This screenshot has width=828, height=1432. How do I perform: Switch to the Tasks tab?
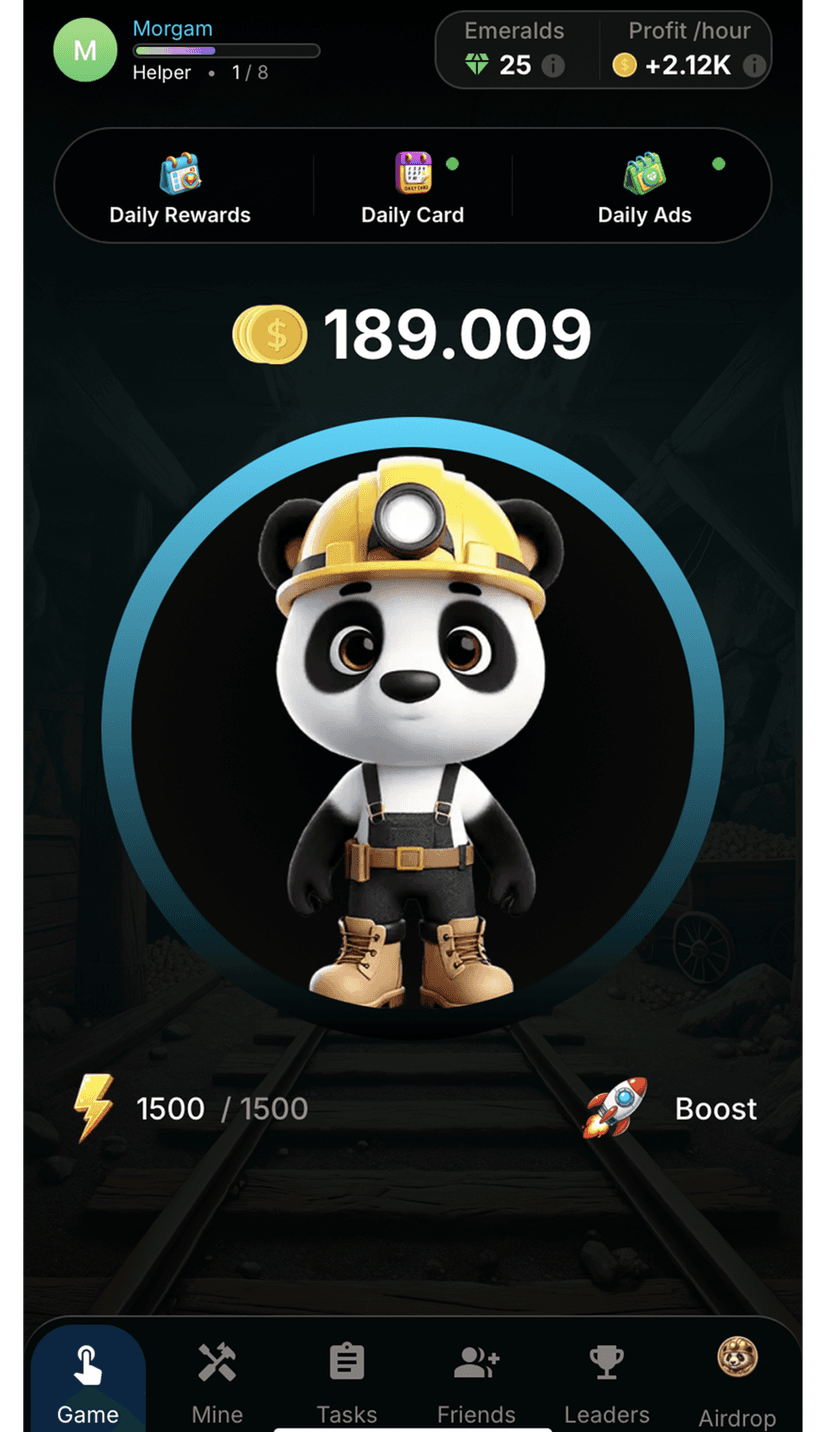click(347, 1383)
